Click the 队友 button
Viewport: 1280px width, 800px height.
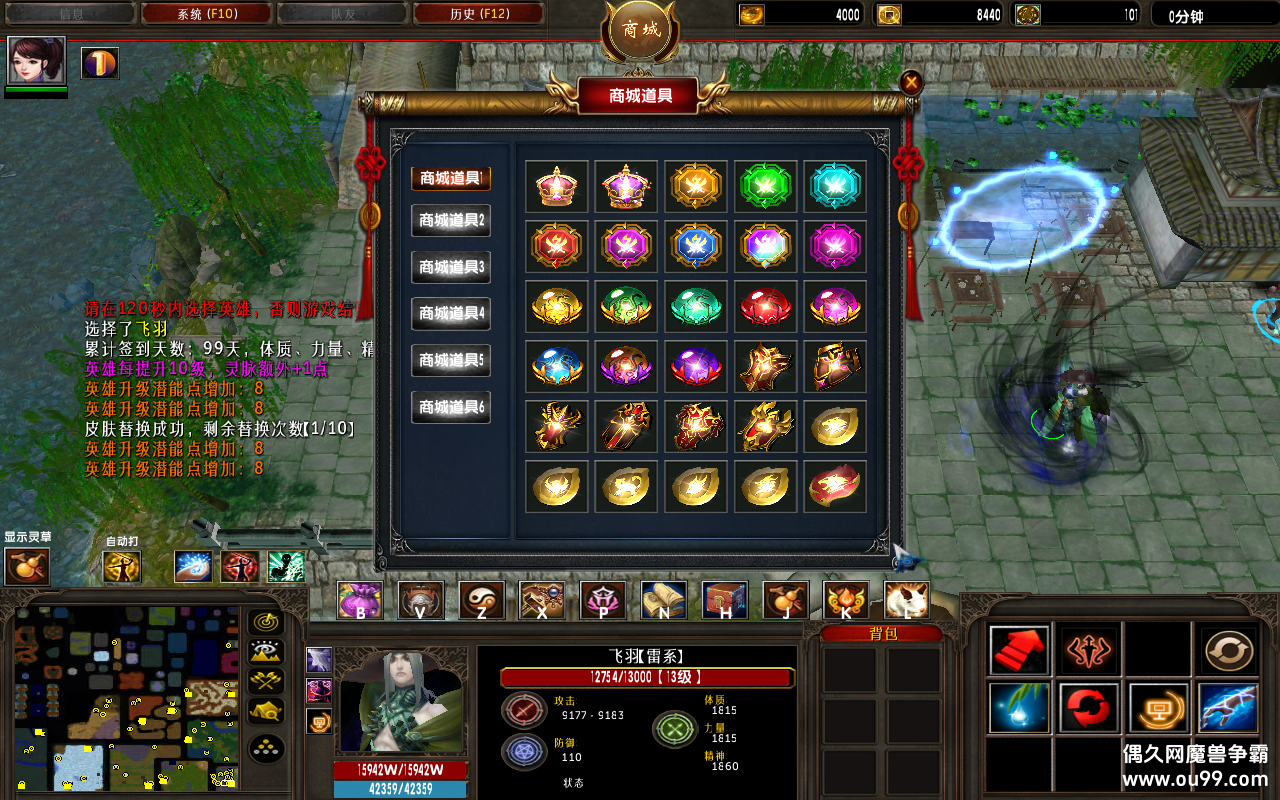click(x=342, y=14)
